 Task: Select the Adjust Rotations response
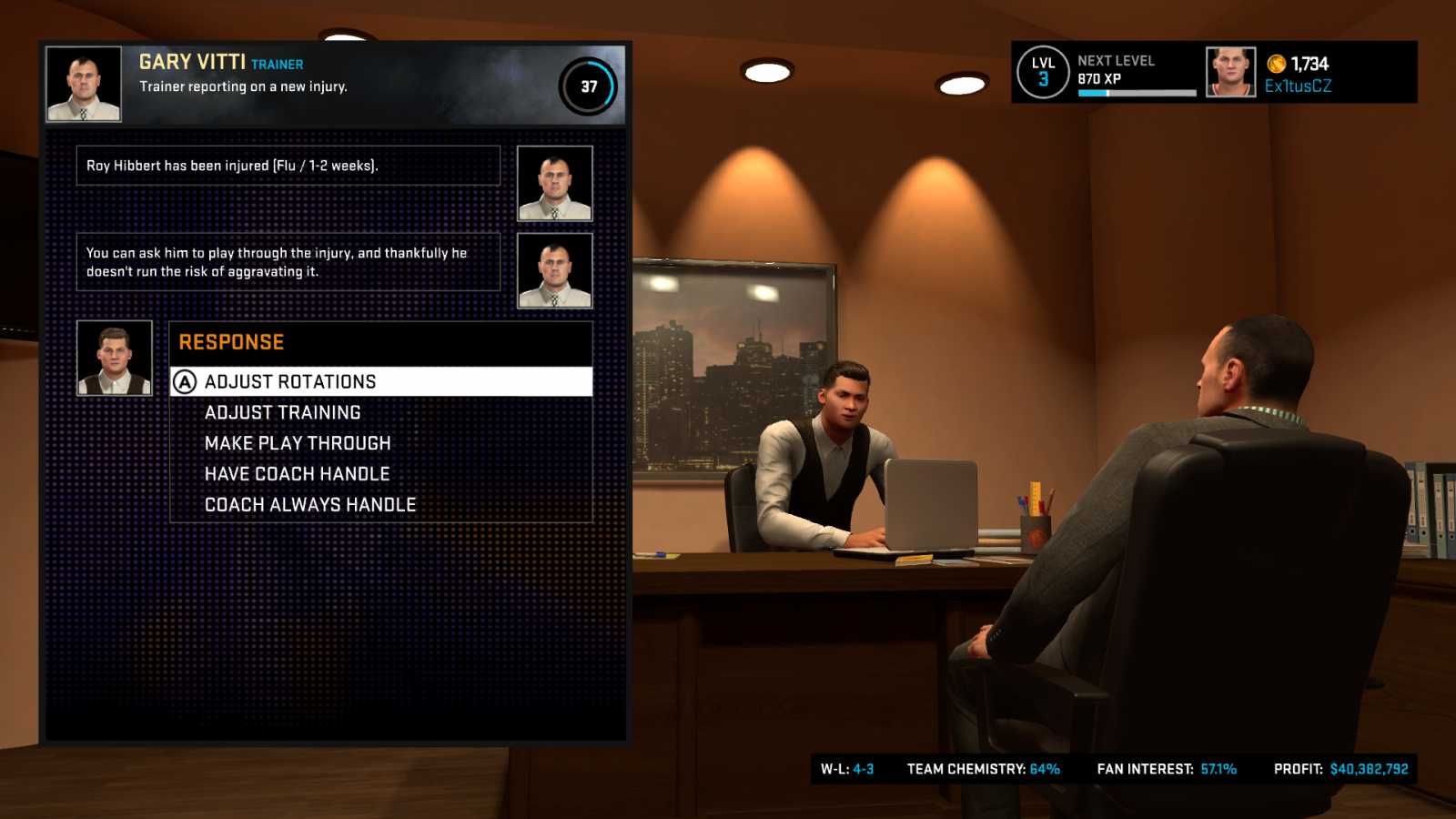pos(289,381)
